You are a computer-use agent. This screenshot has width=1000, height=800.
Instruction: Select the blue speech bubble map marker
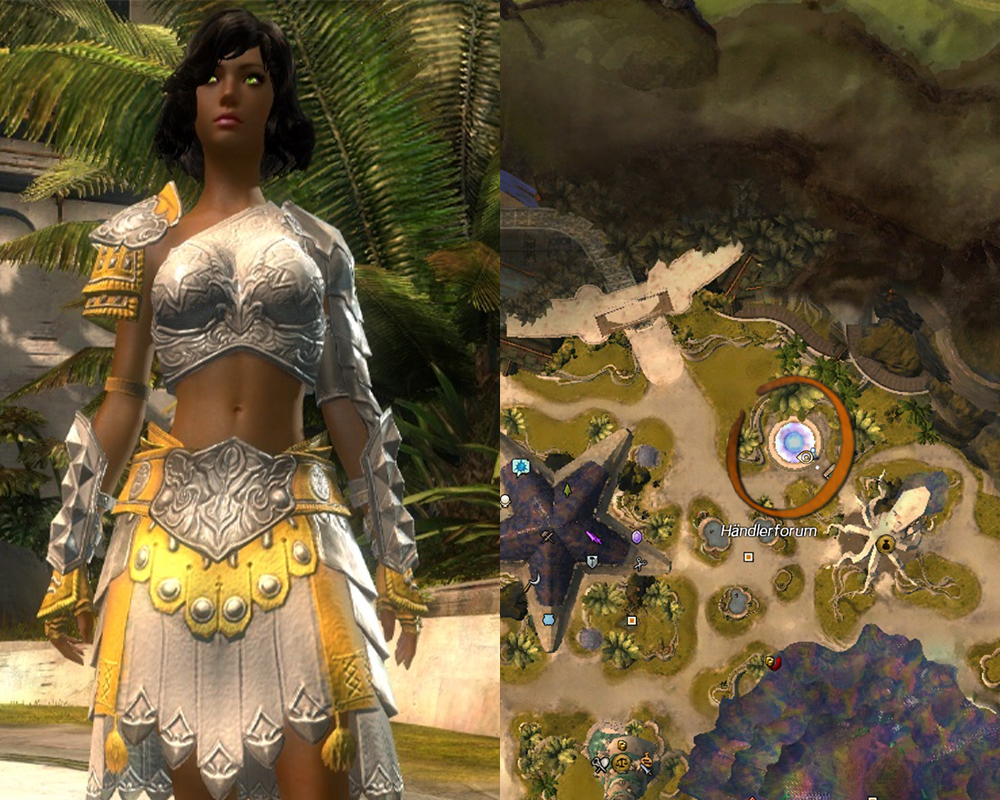tap(520, 467)
